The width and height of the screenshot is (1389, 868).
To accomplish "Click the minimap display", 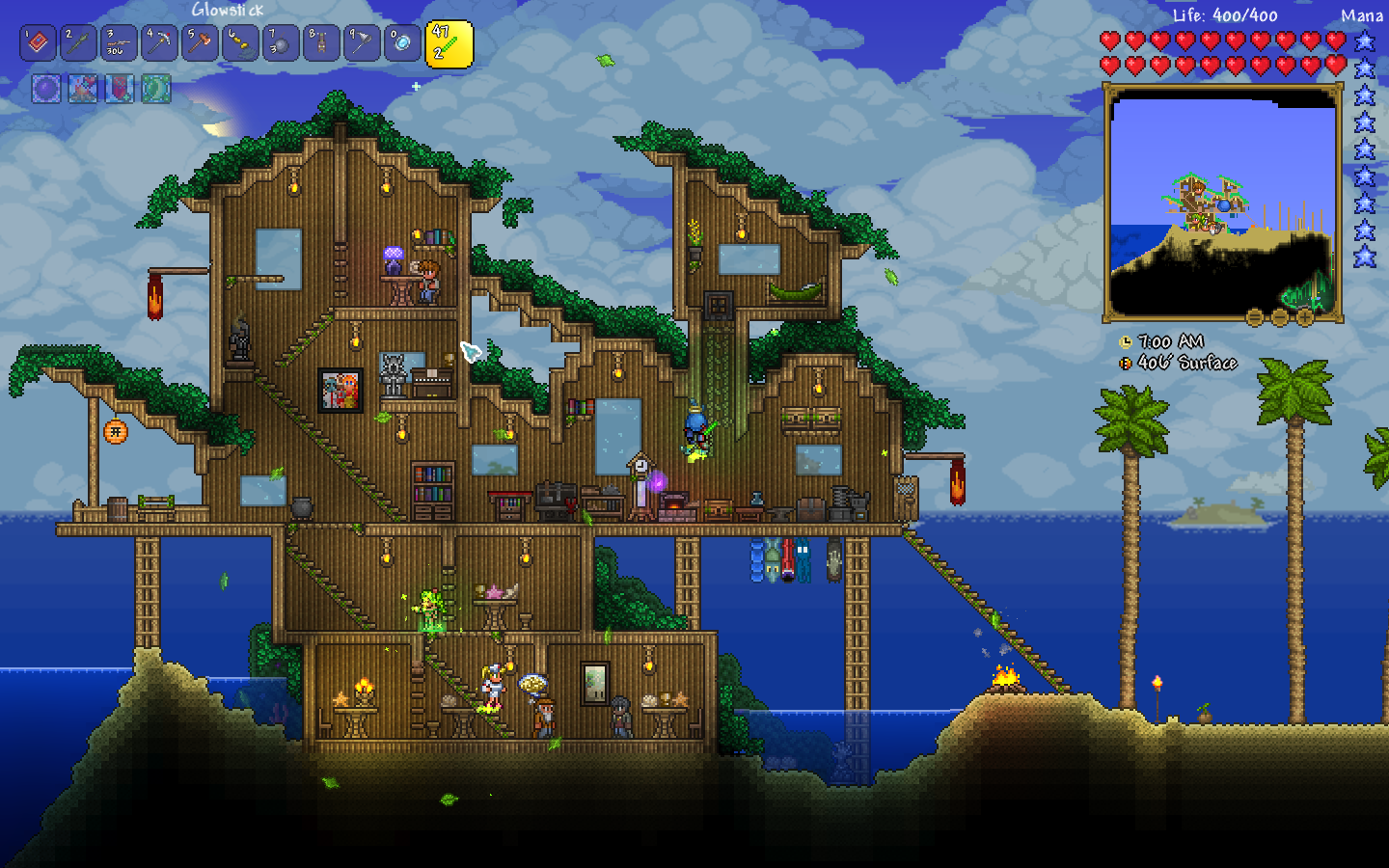I will point(1222,203).
